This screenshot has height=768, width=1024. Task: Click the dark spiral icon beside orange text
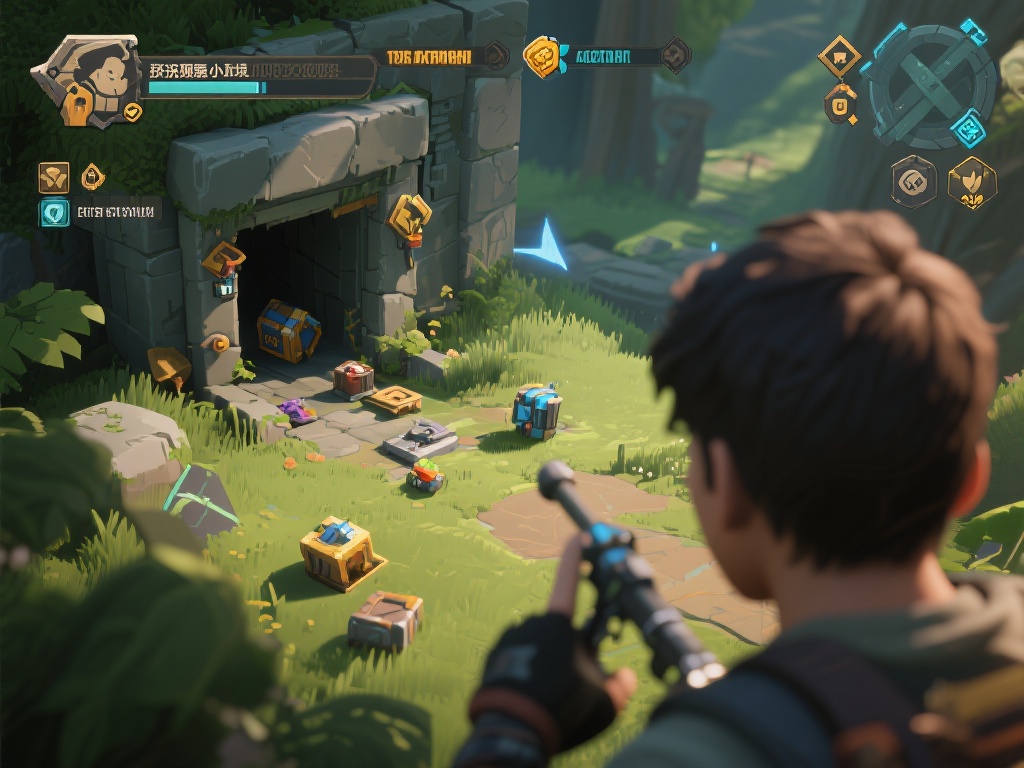495,55
